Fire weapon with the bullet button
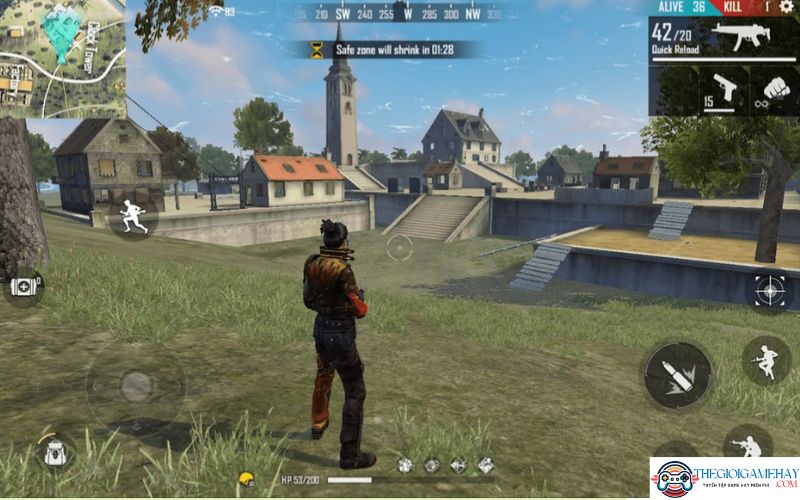This screenshot has height=500, width=800. pyautogui.click(x=677, y=374)
